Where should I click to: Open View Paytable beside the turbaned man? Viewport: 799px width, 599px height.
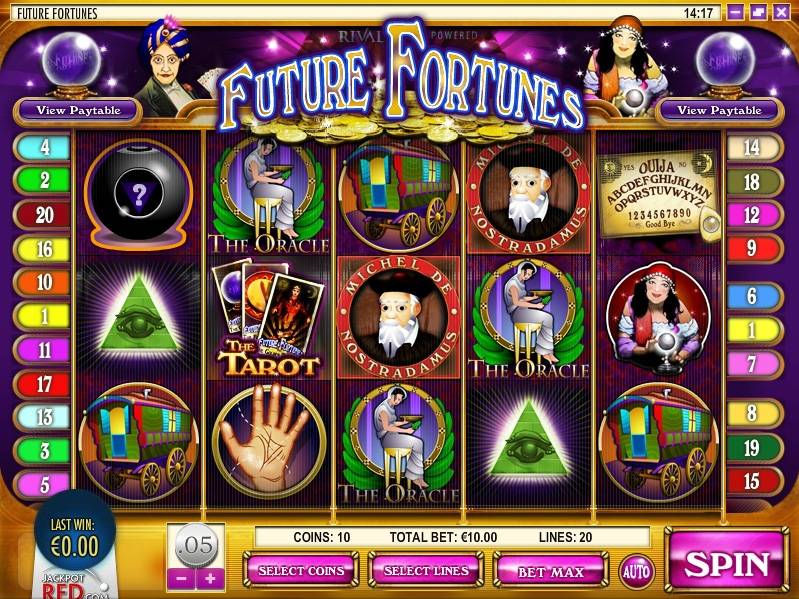[78, 110]
